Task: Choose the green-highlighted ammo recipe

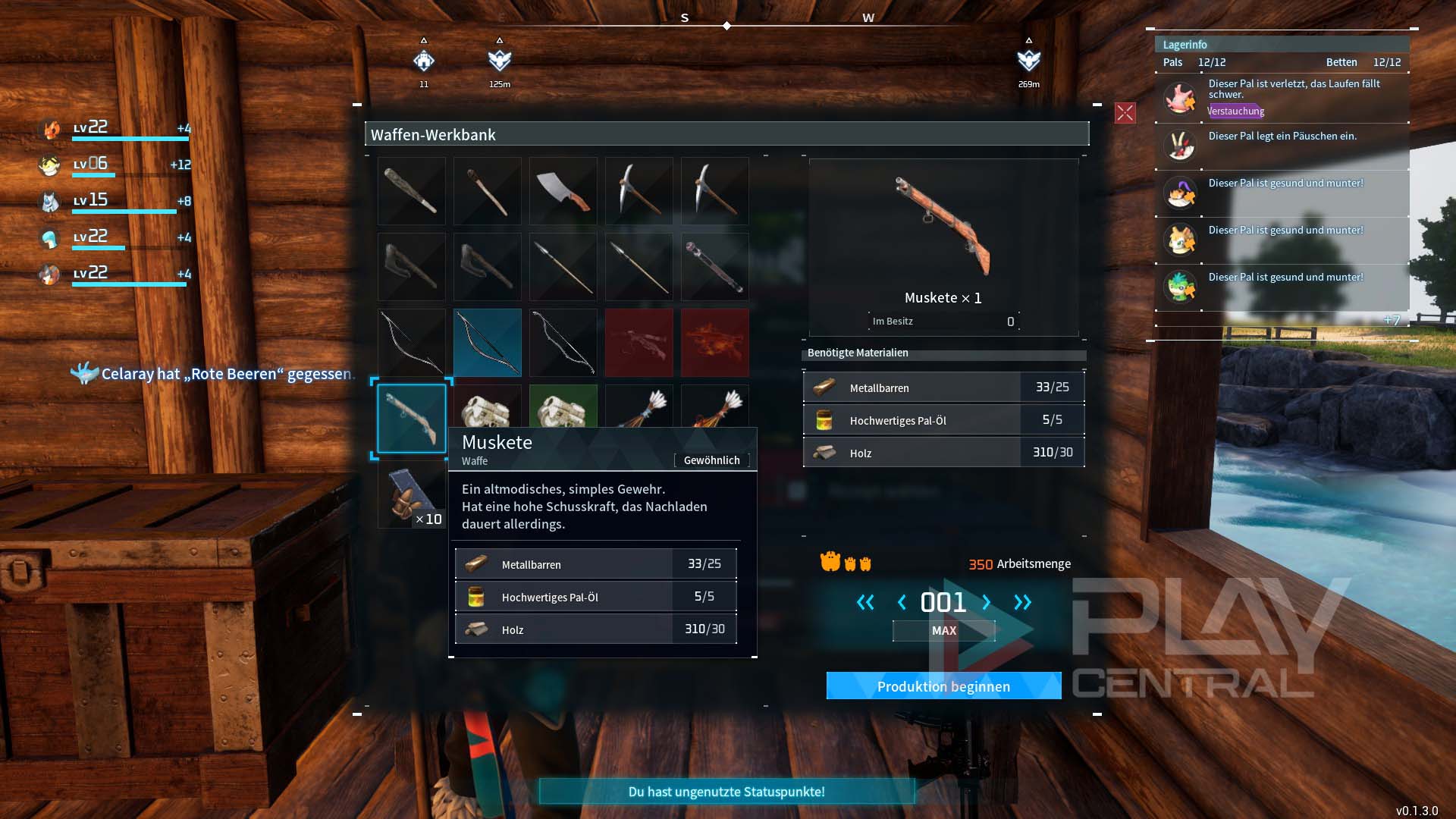Action: (x=563, y=407)
